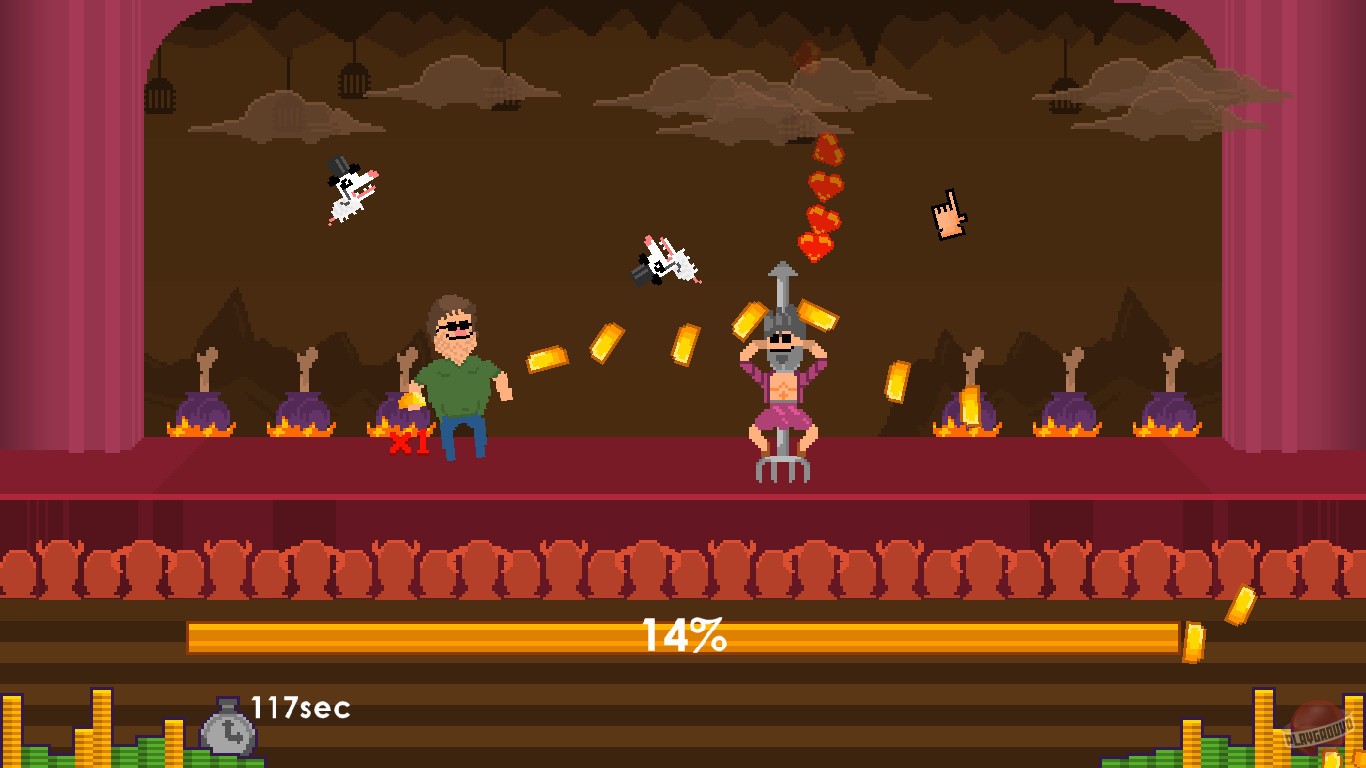Click the top-hat gun flying sprite
Image resolution: width=1366 pixels, height=768 pixels.
(349, 188)
